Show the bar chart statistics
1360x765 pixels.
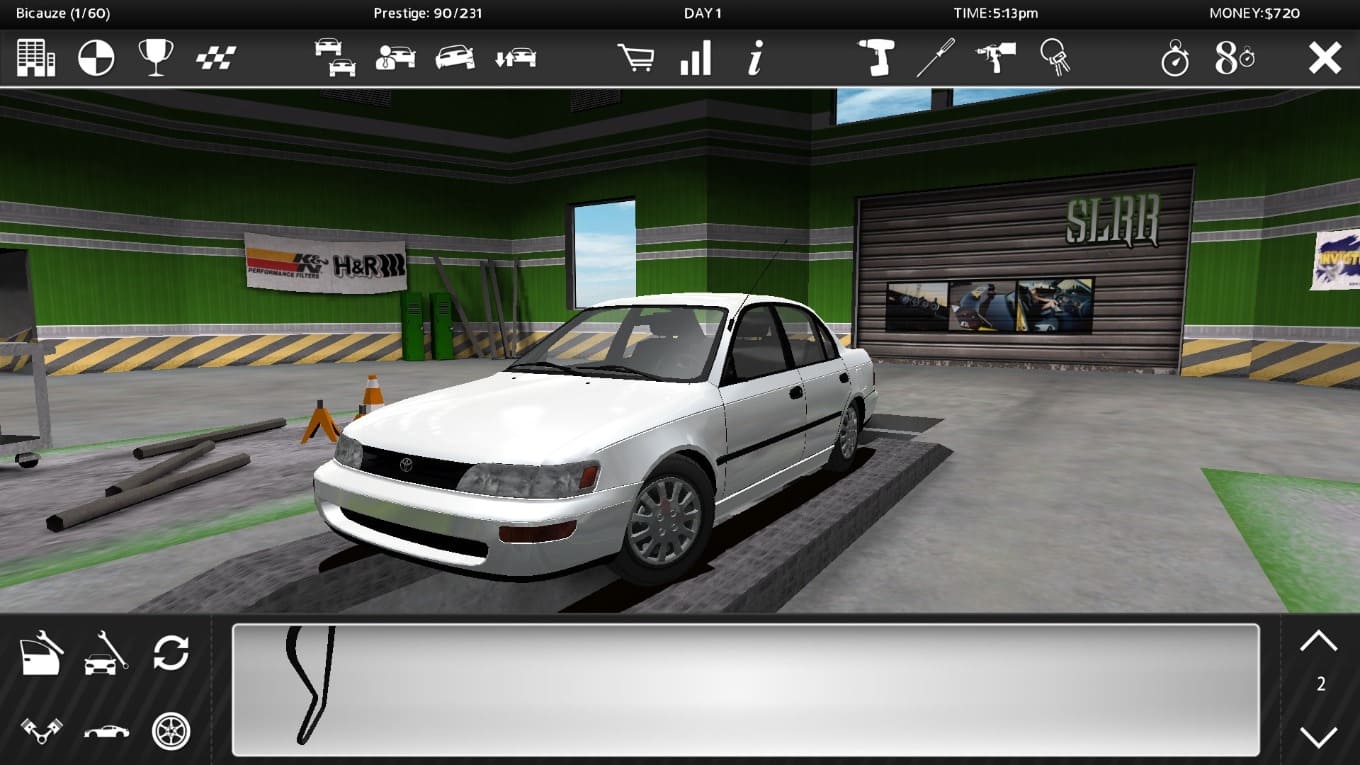pyautogui.click(x=695, y=58)
